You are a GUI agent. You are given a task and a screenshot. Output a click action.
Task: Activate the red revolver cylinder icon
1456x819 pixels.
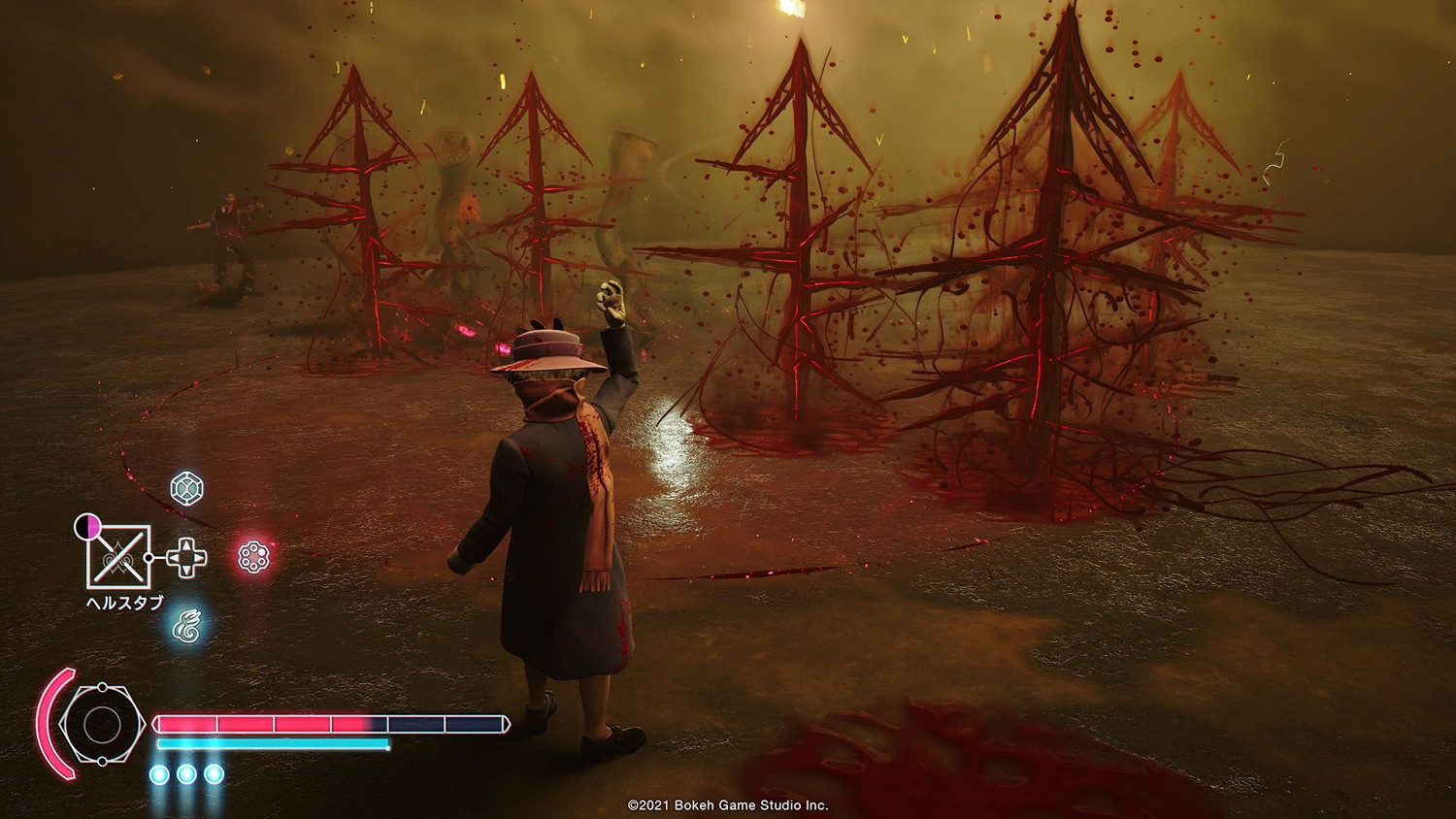pos(253,556)
